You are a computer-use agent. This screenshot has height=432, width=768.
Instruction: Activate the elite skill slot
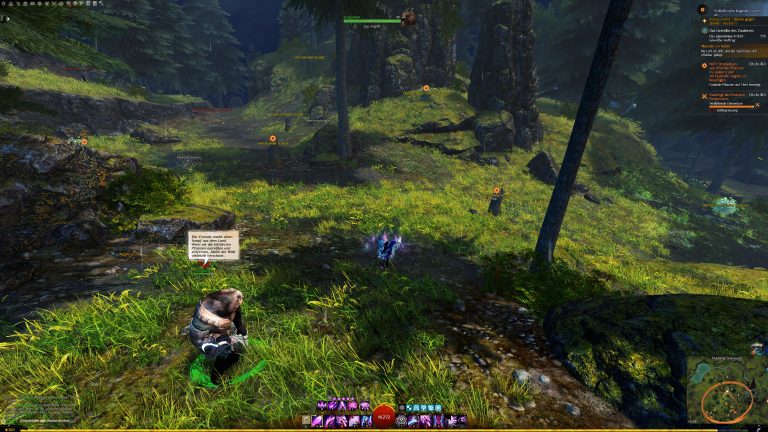(462, 421)
